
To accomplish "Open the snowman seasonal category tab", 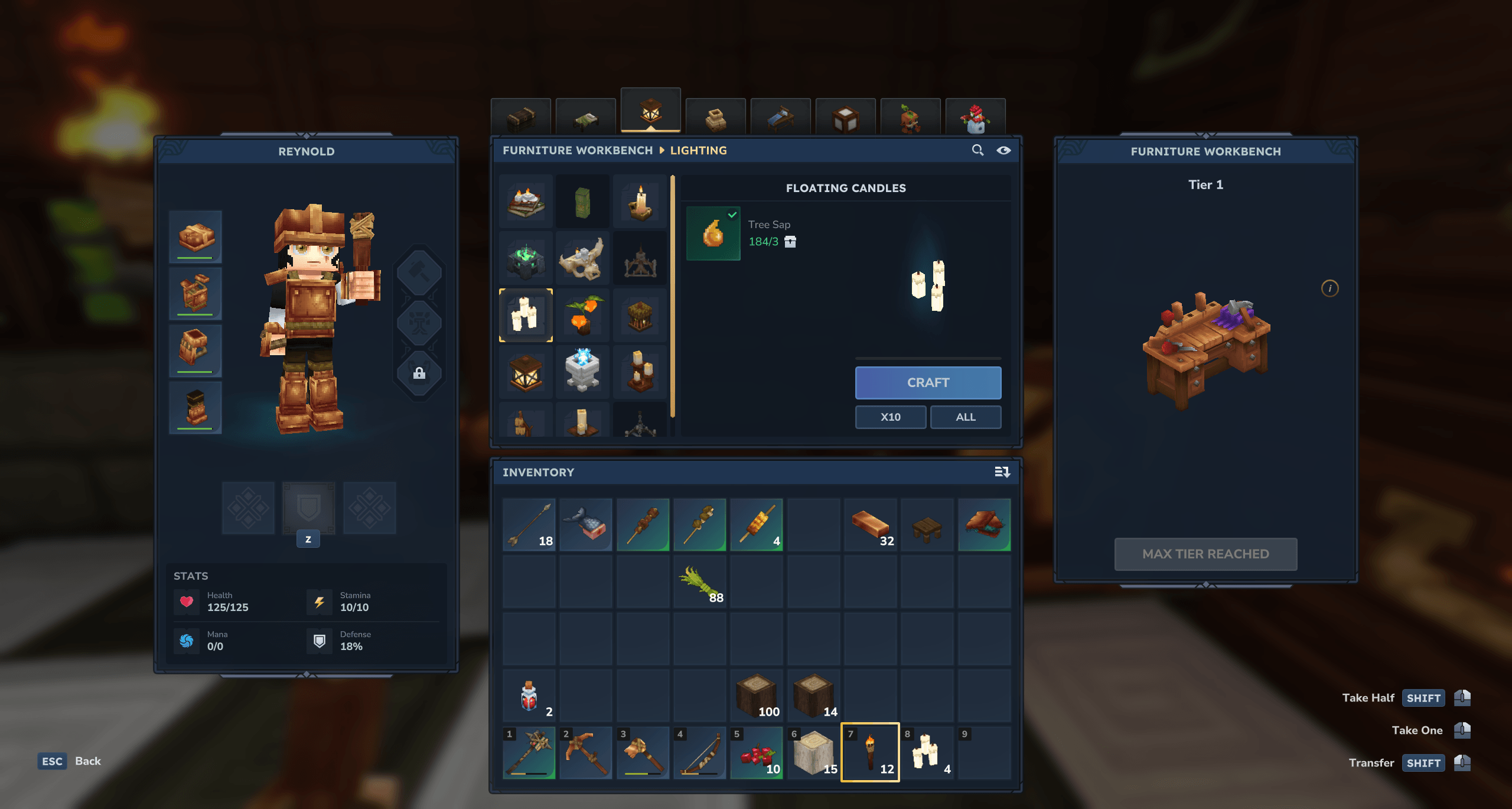I will click(x=975, y=116).
